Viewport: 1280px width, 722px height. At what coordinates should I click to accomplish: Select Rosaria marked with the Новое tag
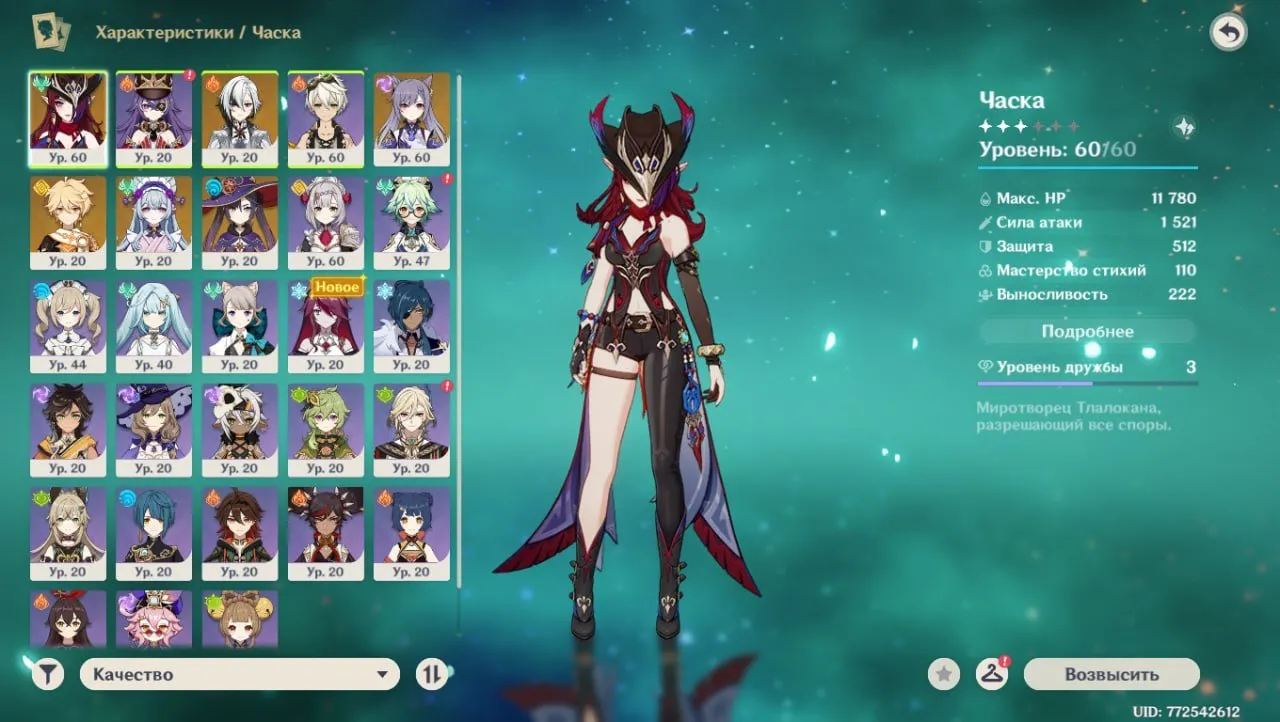pos(326,325)
